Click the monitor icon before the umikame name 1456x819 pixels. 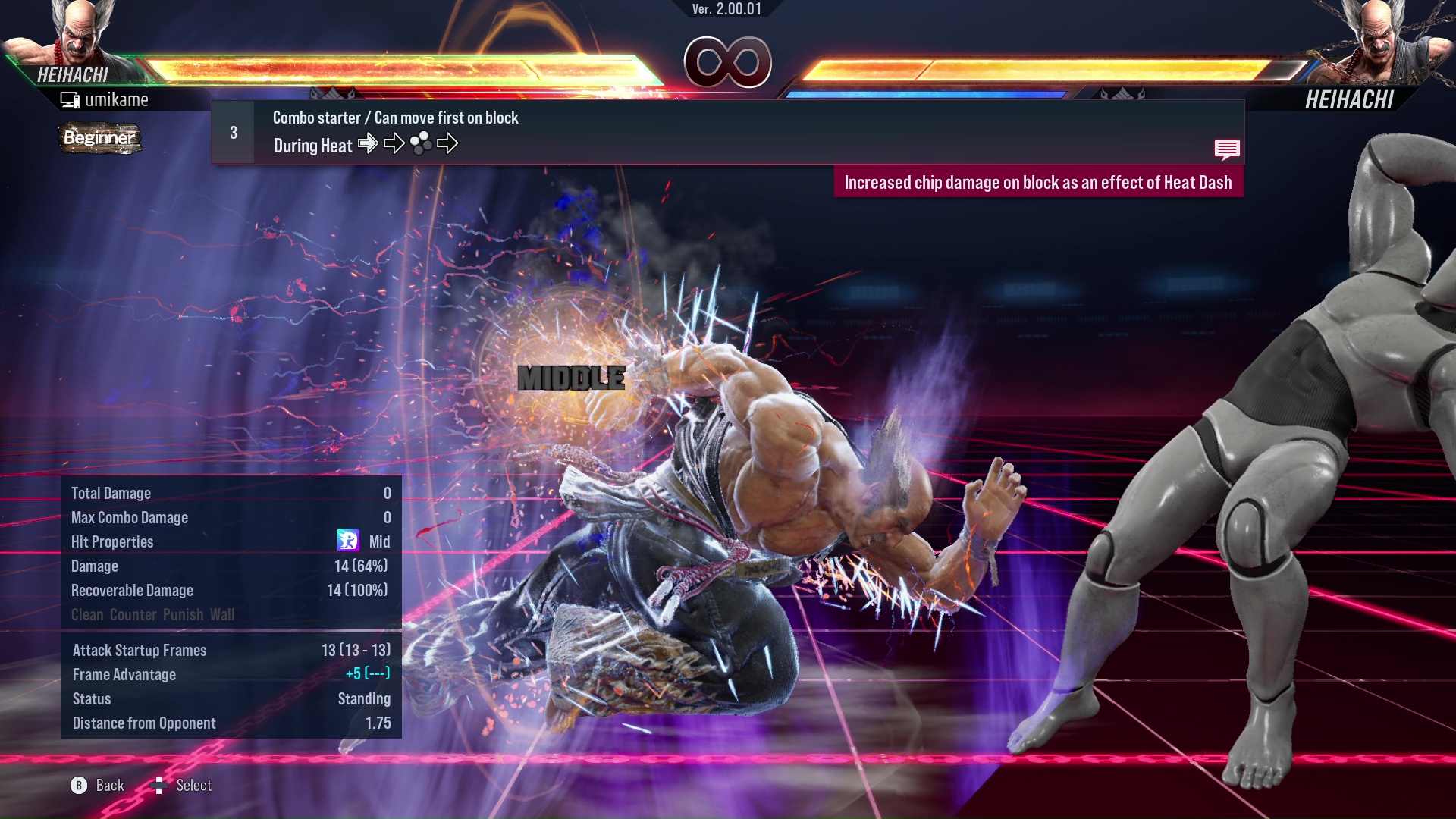click(x=71, y=99)
